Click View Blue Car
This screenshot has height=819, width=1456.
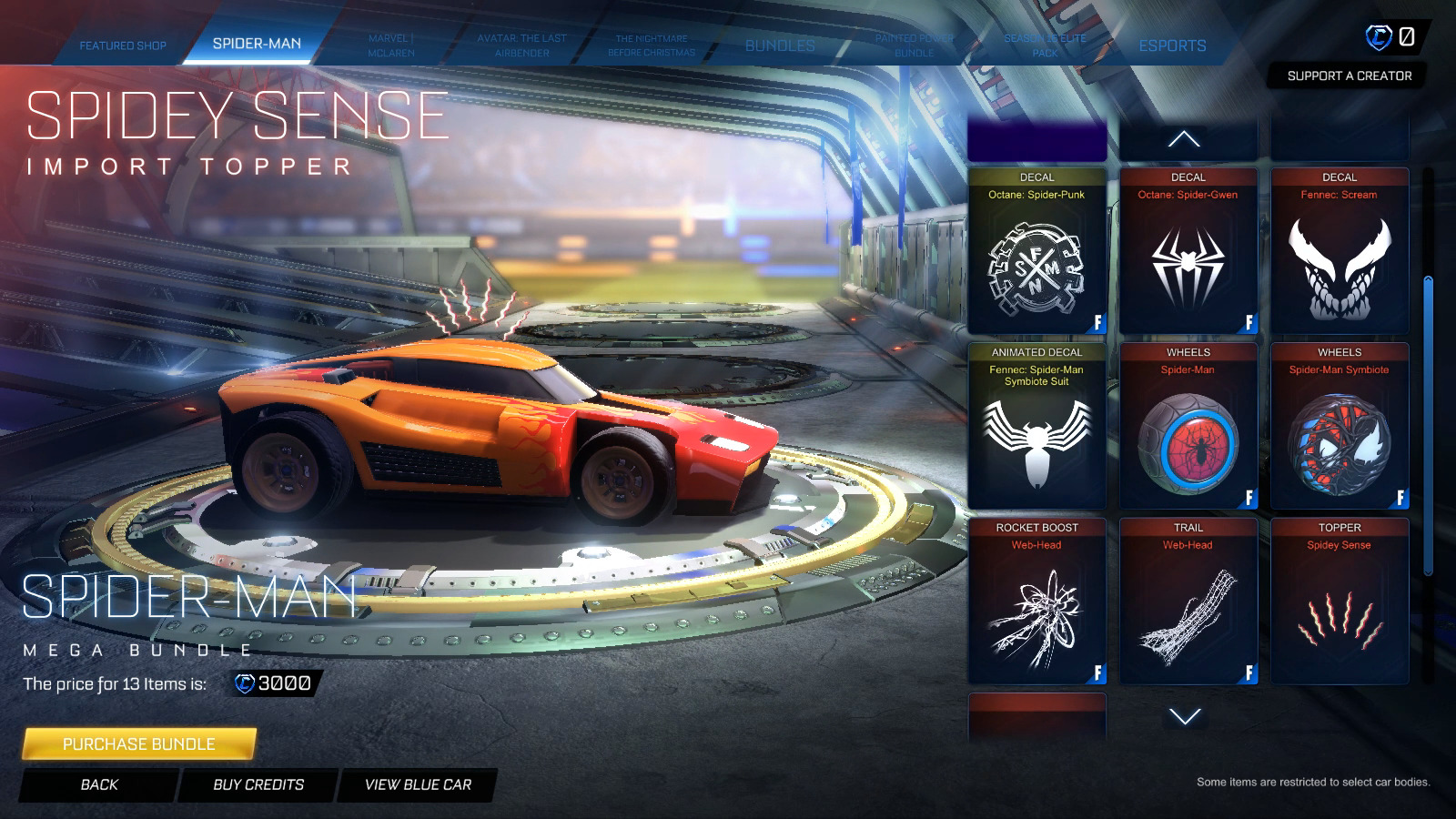[418, 784]
